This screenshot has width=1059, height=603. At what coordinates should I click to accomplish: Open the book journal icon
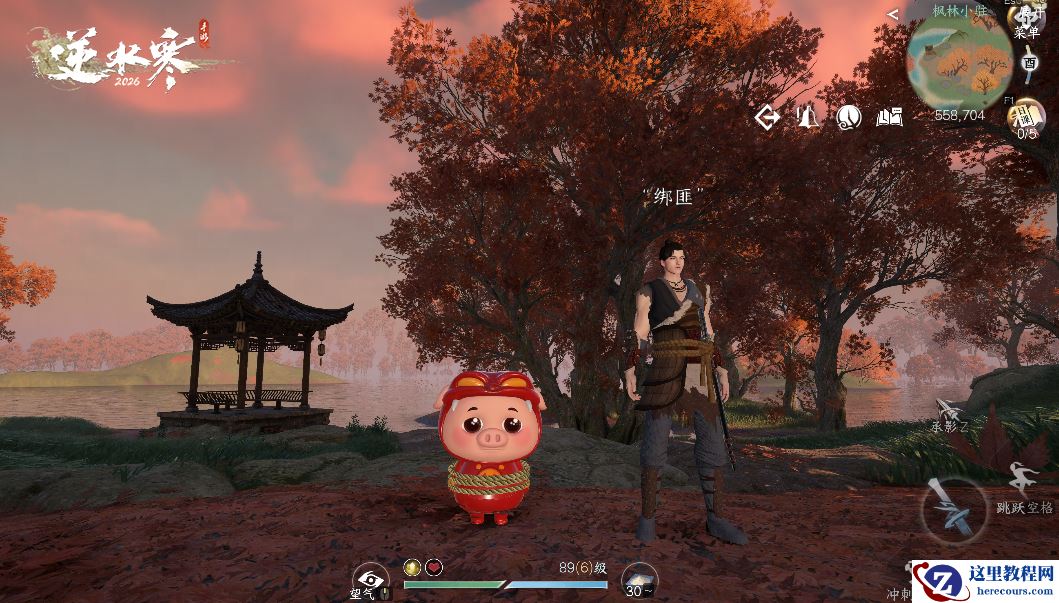click(x=889, y=118)
